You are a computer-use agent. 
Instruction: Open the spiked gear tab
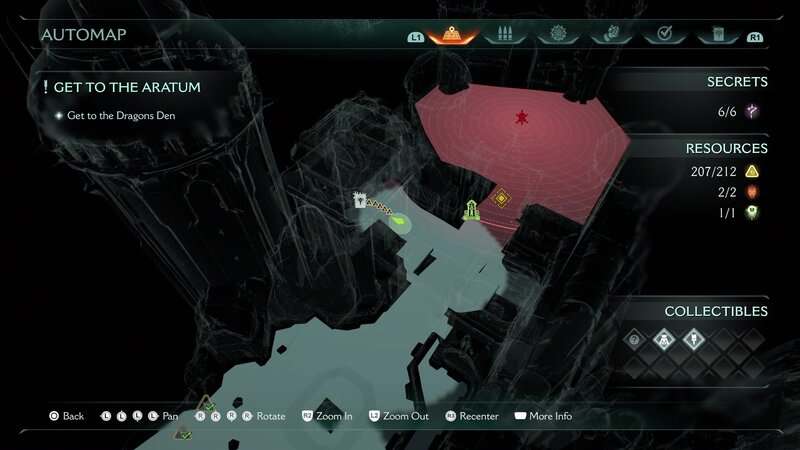pyautogui.click(x=558, y=35)
